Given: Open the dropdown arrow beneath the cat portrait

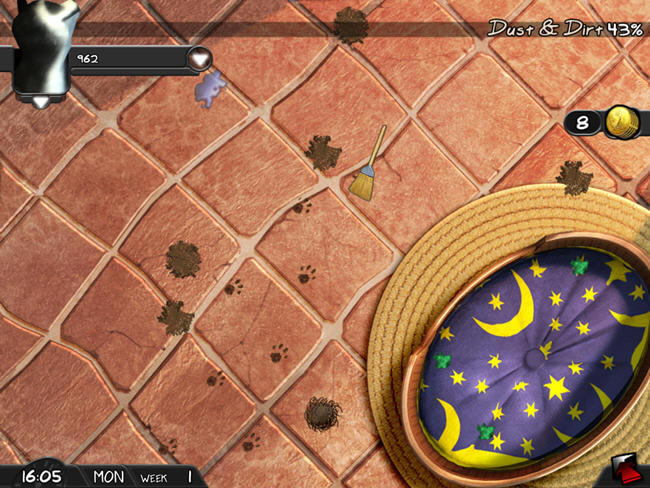Looking at the screenshot, I should click(41, 101).
